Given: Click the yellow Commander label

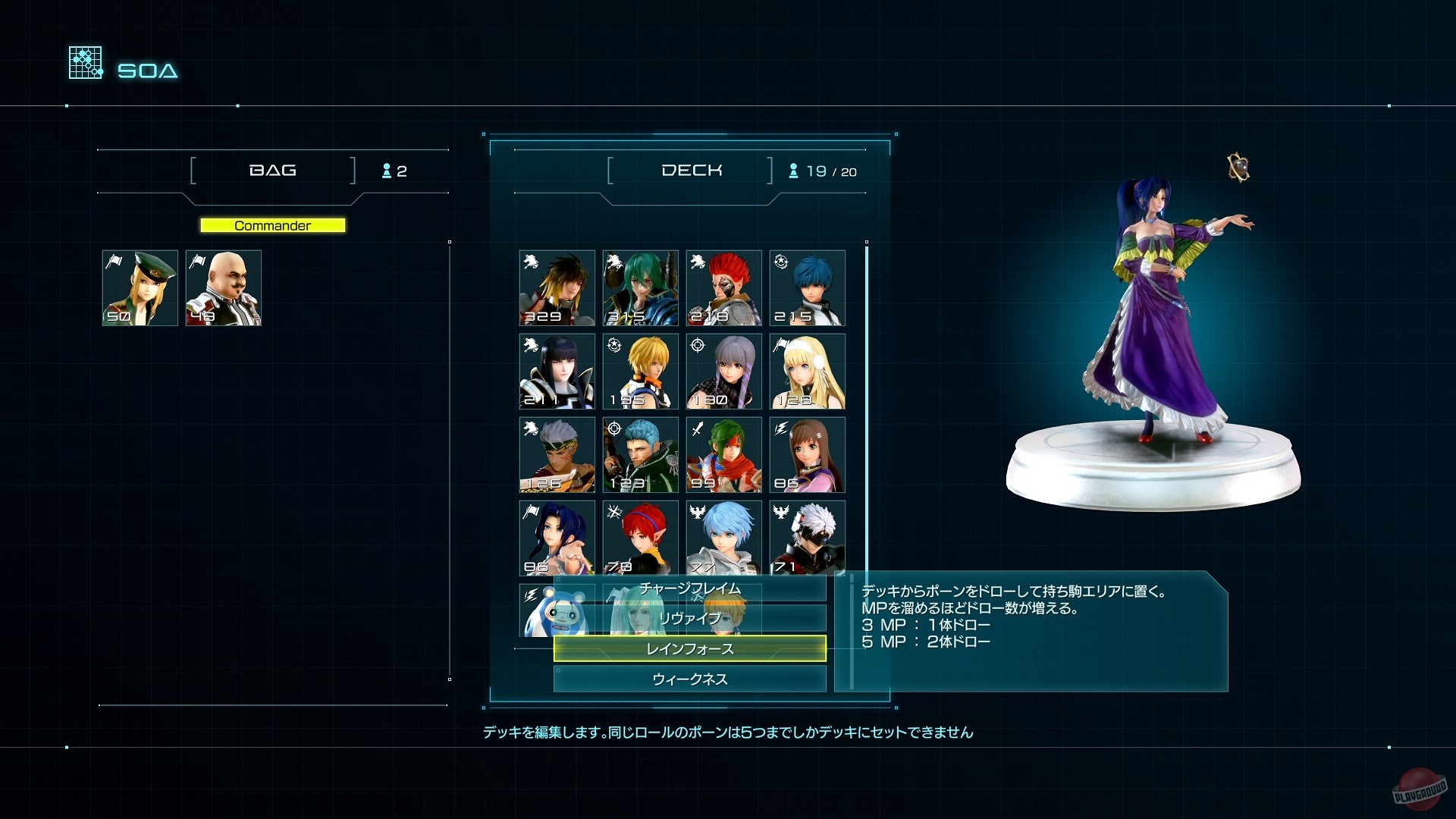Looking at the screenshot, I should (272, 224).
